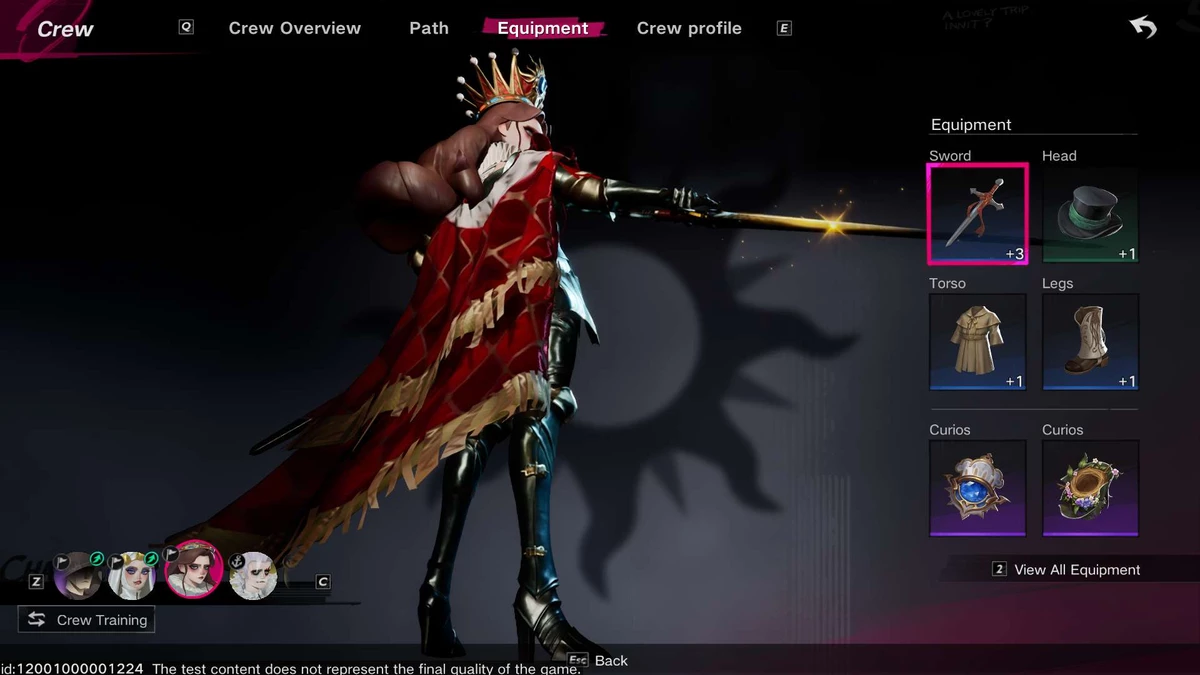
Task: Select the flower wreath Curios slot
Action: point(1090,488)
